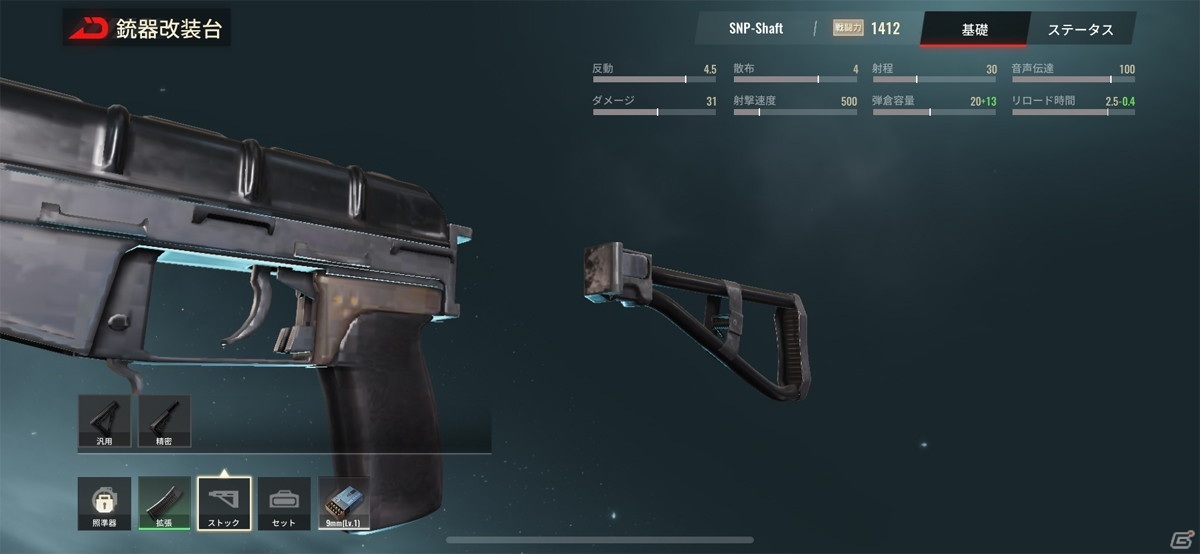The height and width of the screenshot is (554, 1200).
Task: Open the ステータス tab
Action: tap(1080, 29)
